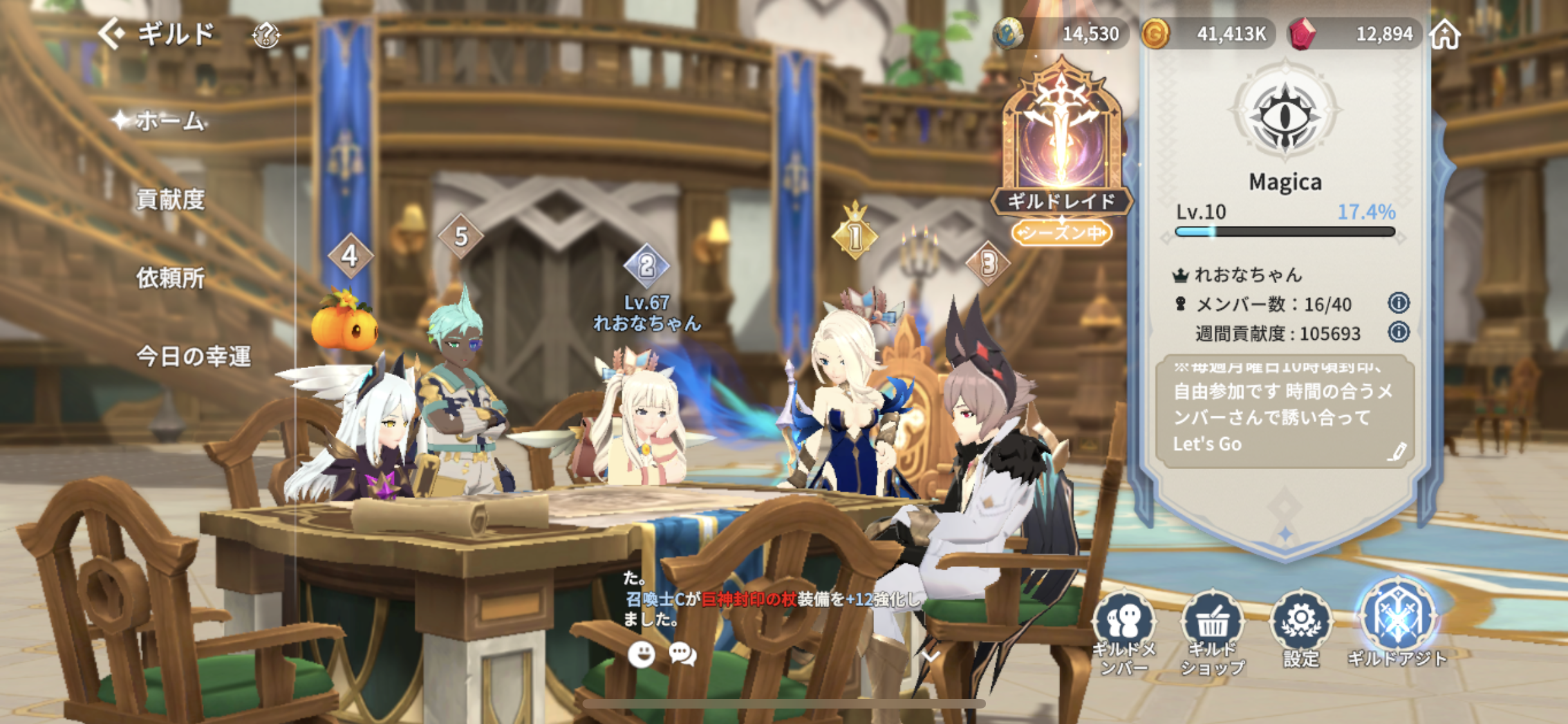The image size is (1568, 724).
Task: Select the ホーム menu entry
Action: click(x=169, y=121)
